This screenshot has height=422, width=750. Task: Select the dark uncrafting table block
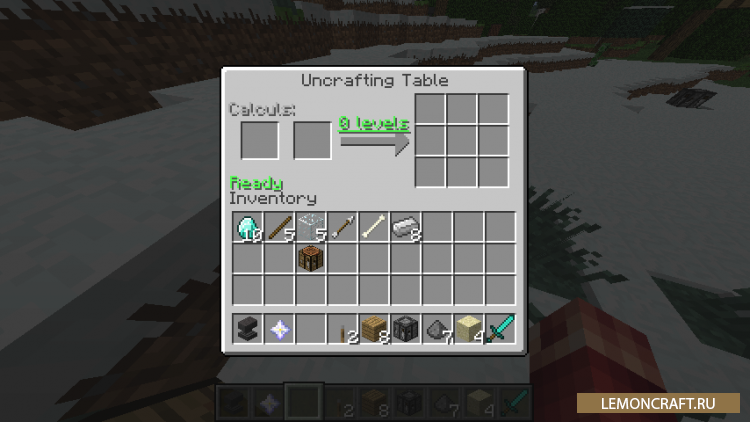tap(406, 328)
